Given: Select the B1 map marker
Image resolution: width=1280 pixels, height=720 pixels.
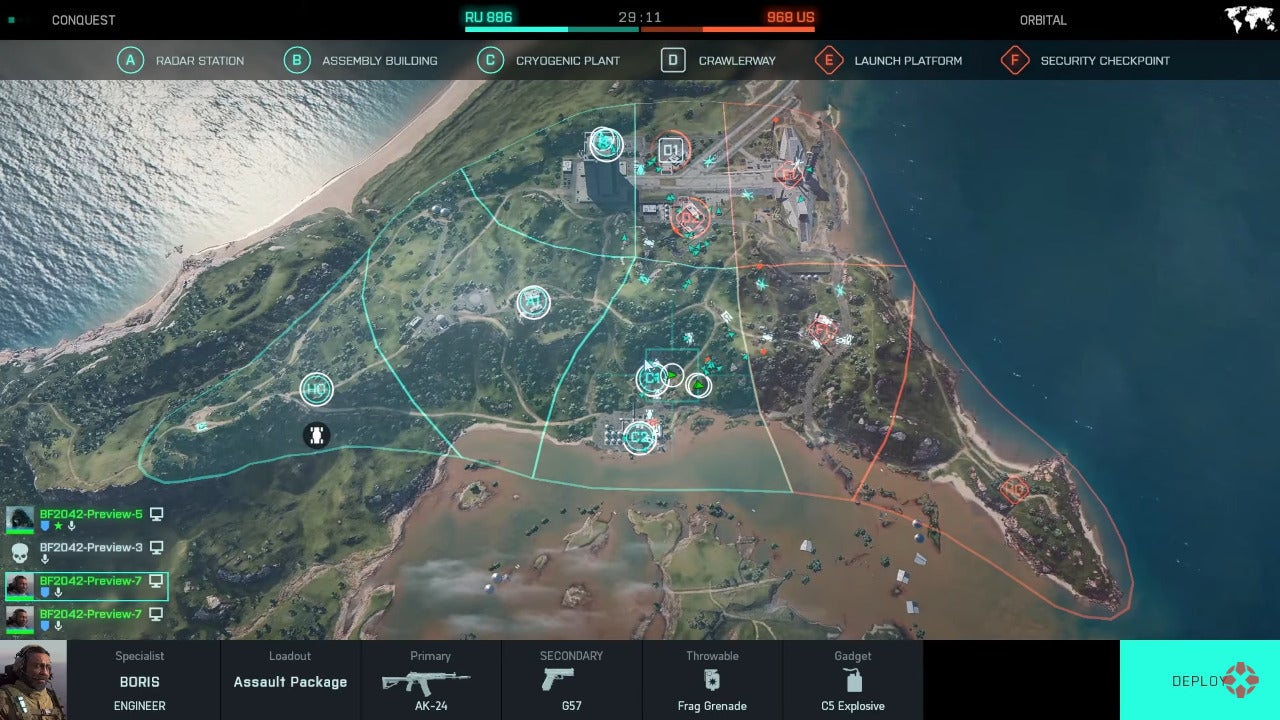Looking at the screenshot, I should (x=605, y=144).
